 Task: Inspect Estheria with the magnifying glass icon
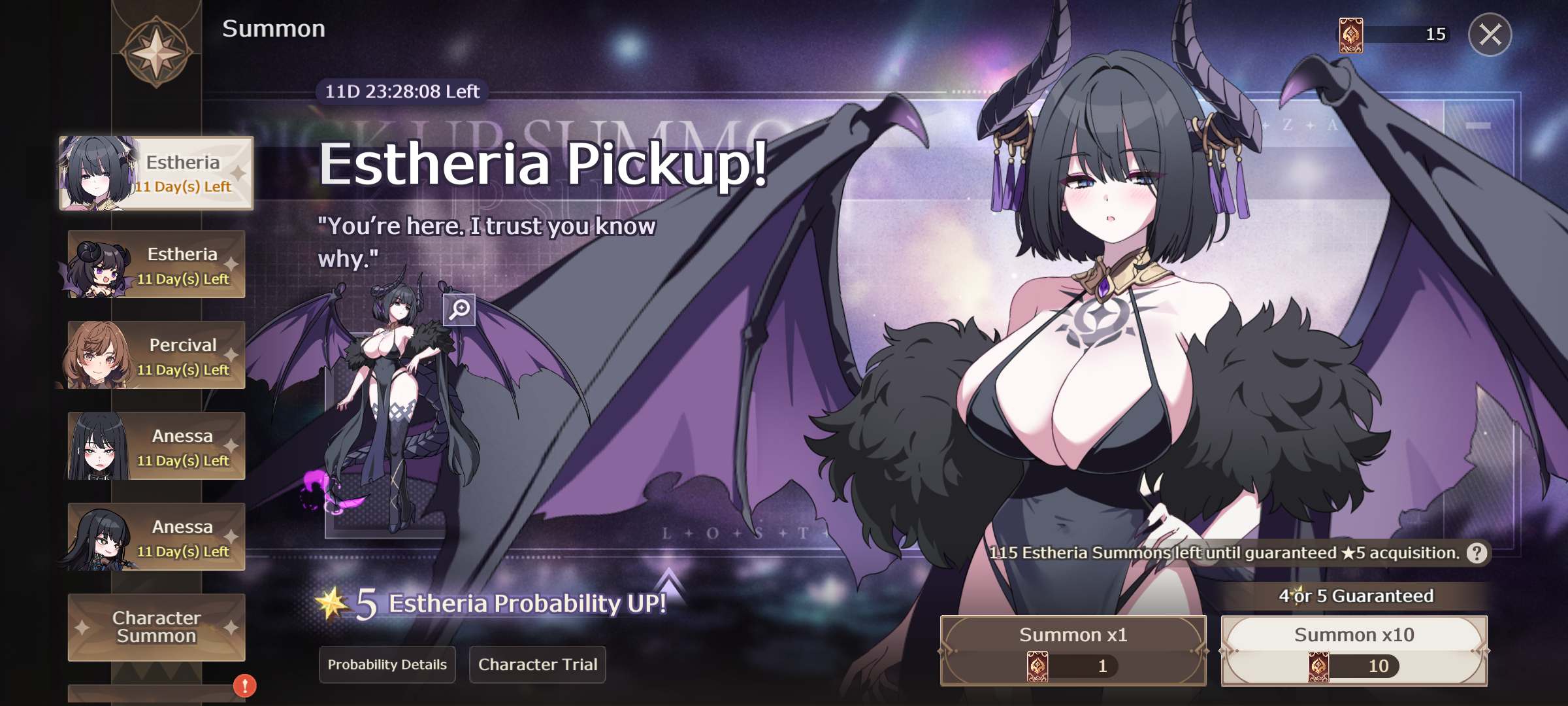[x=459, y=309]
